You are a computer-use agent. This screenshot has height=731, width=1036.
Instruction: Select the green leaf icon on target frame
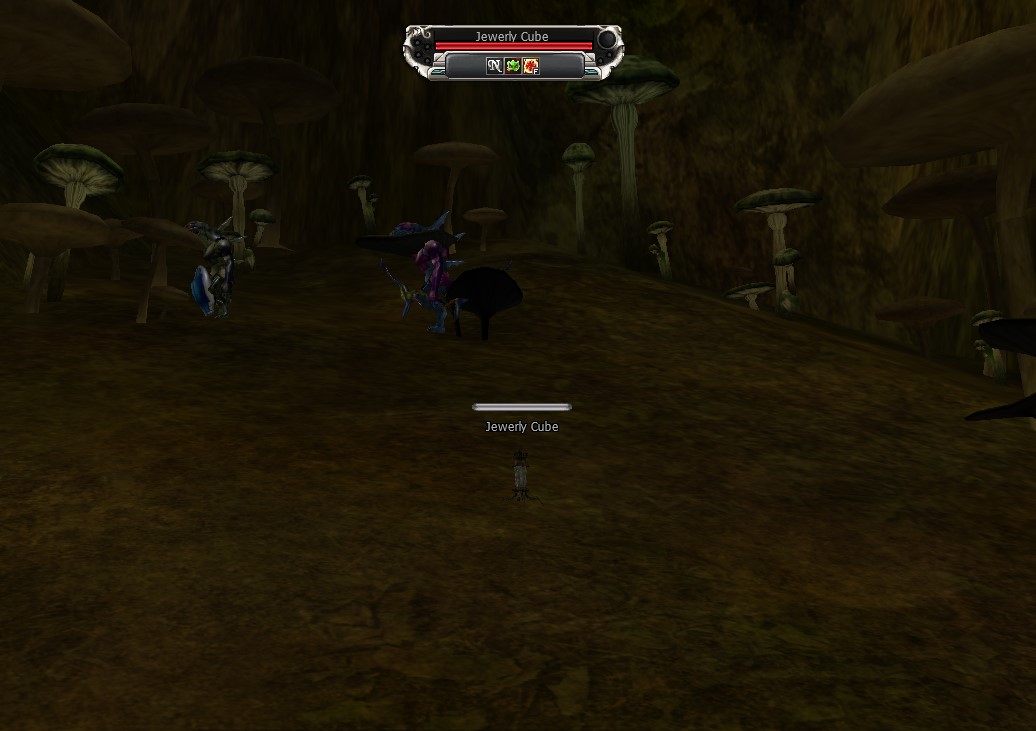(x=512, y=66)
